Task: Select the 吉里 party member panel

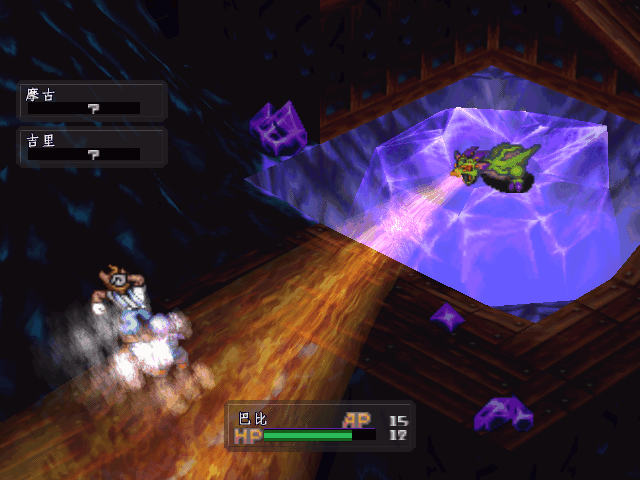Action: pos(91,147)
